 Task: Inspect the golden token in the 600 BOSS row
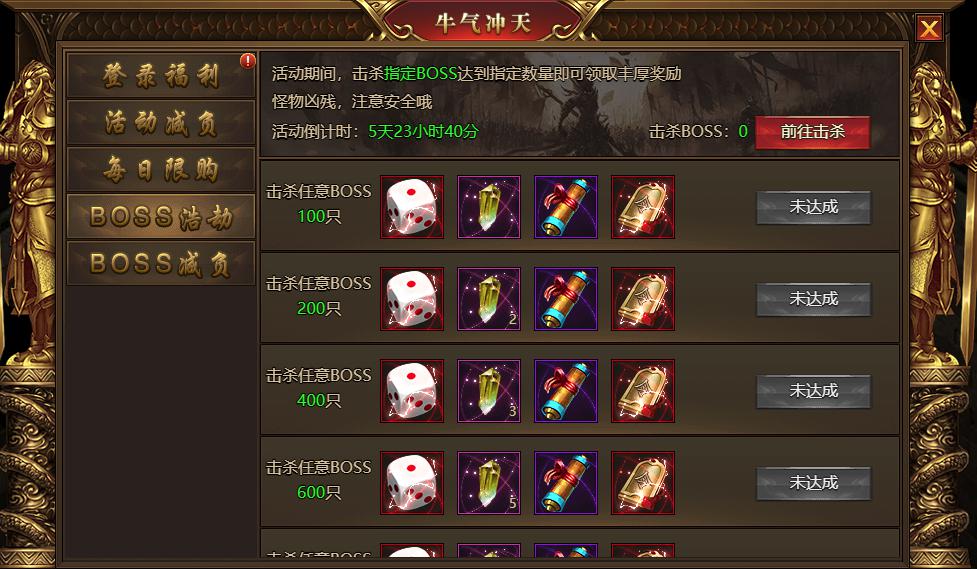coord(643,483)
